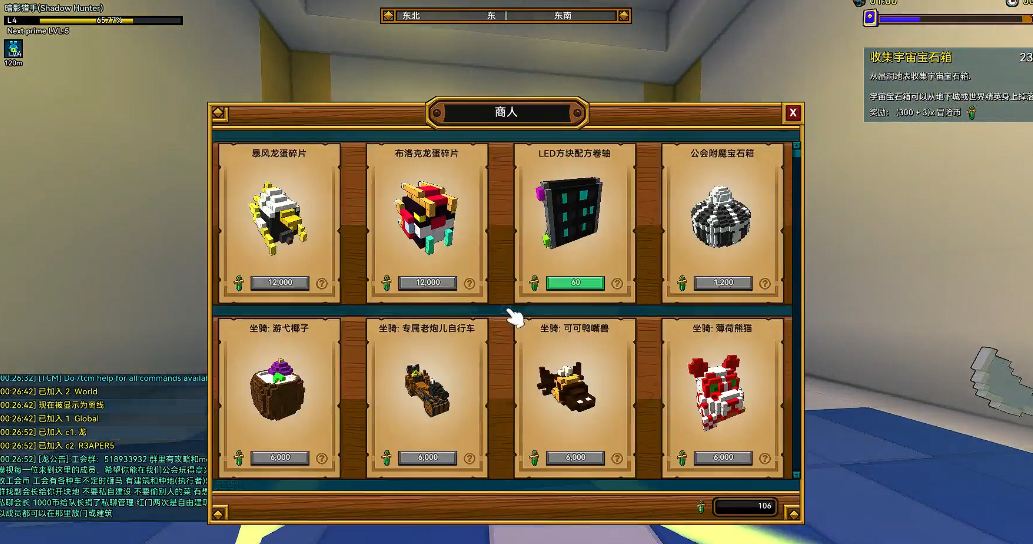
Task: Buy the 专属老炮儿自行车 mount for 6,000
Action: (427, 457)
